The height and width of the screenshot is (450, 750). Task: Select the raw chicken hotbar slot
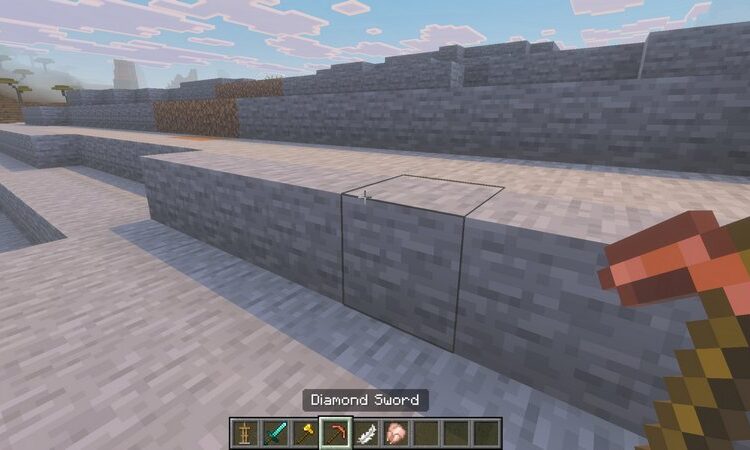click(396, 433)
